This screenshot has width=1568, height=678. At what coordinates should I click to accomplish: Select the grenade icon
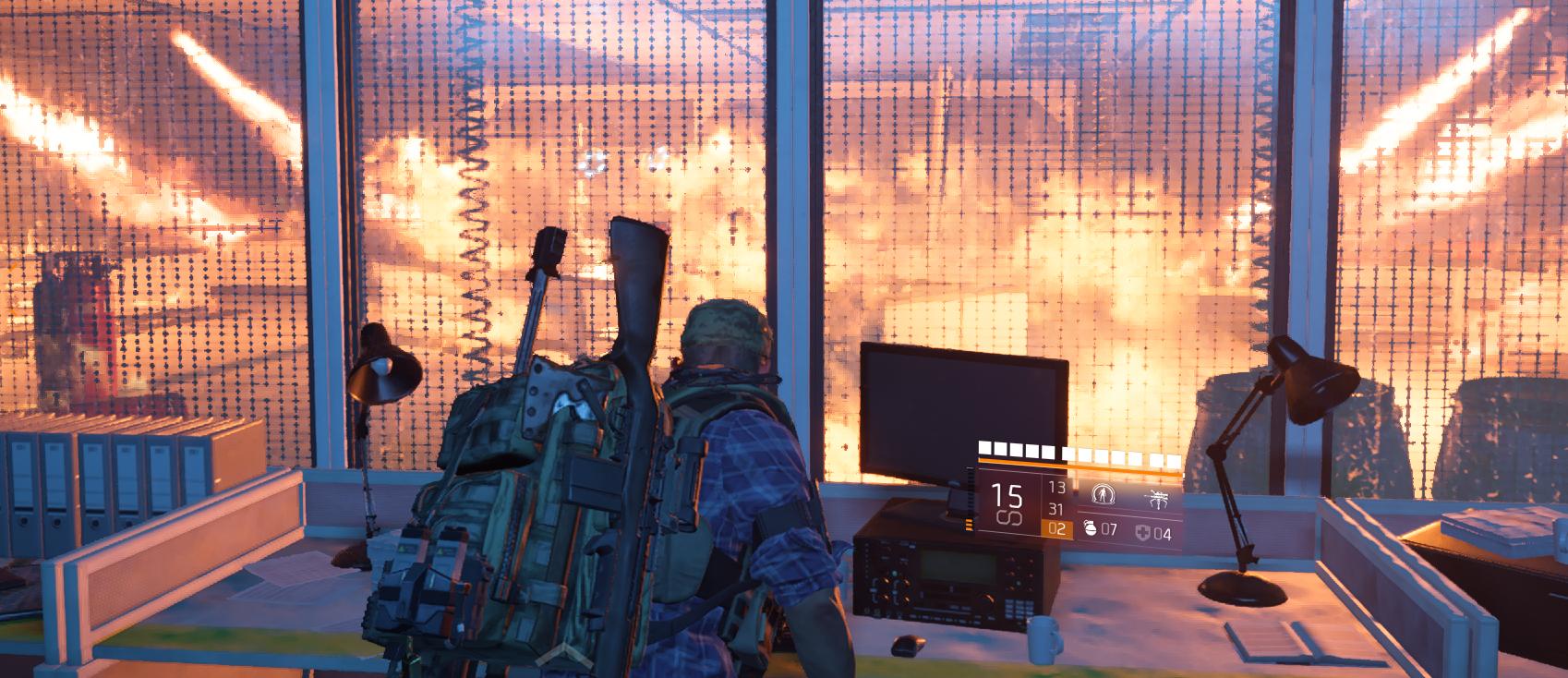tap(1090, 531)
